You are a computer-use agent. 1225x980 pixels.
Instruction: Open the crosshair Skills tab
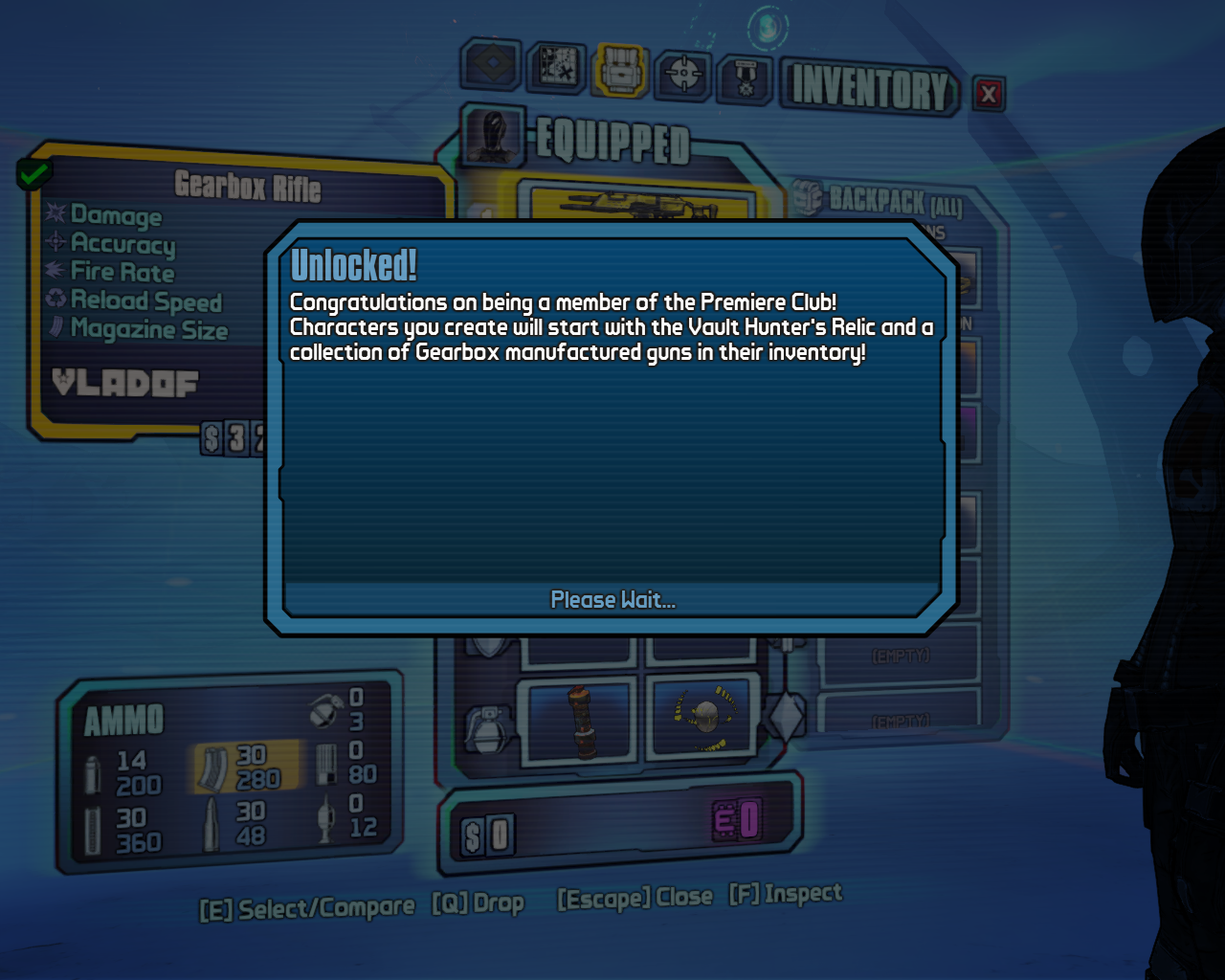(x=683, y=74)
